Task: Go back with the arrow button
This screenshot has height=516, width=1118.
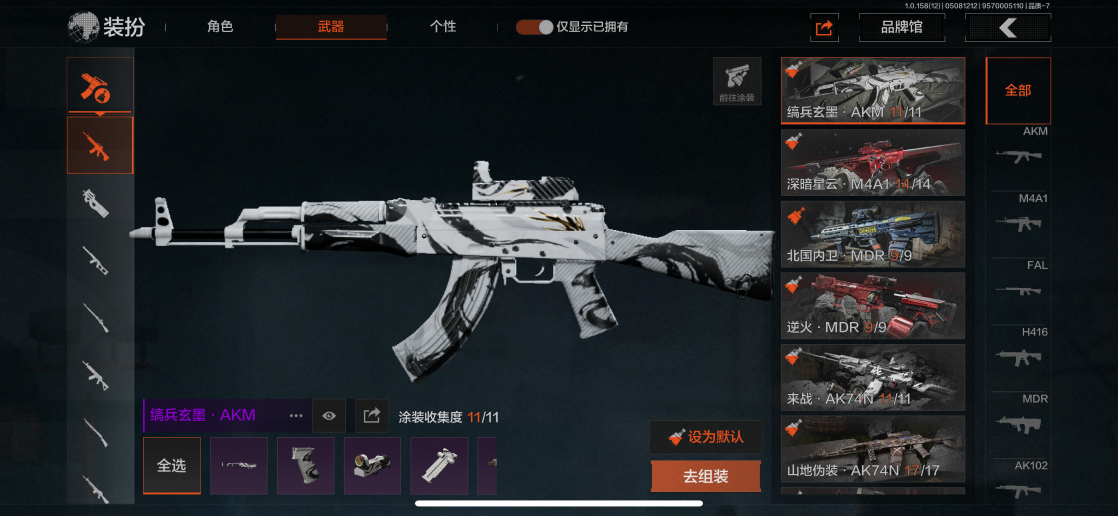Action: (x=1007, y=27)
